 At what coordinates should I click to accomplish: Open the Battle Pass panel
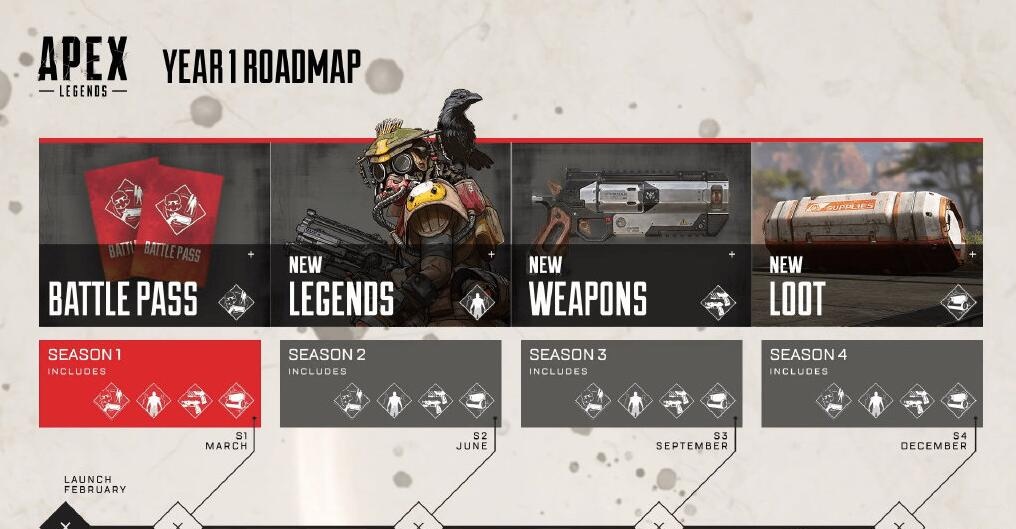coord(154,235)
